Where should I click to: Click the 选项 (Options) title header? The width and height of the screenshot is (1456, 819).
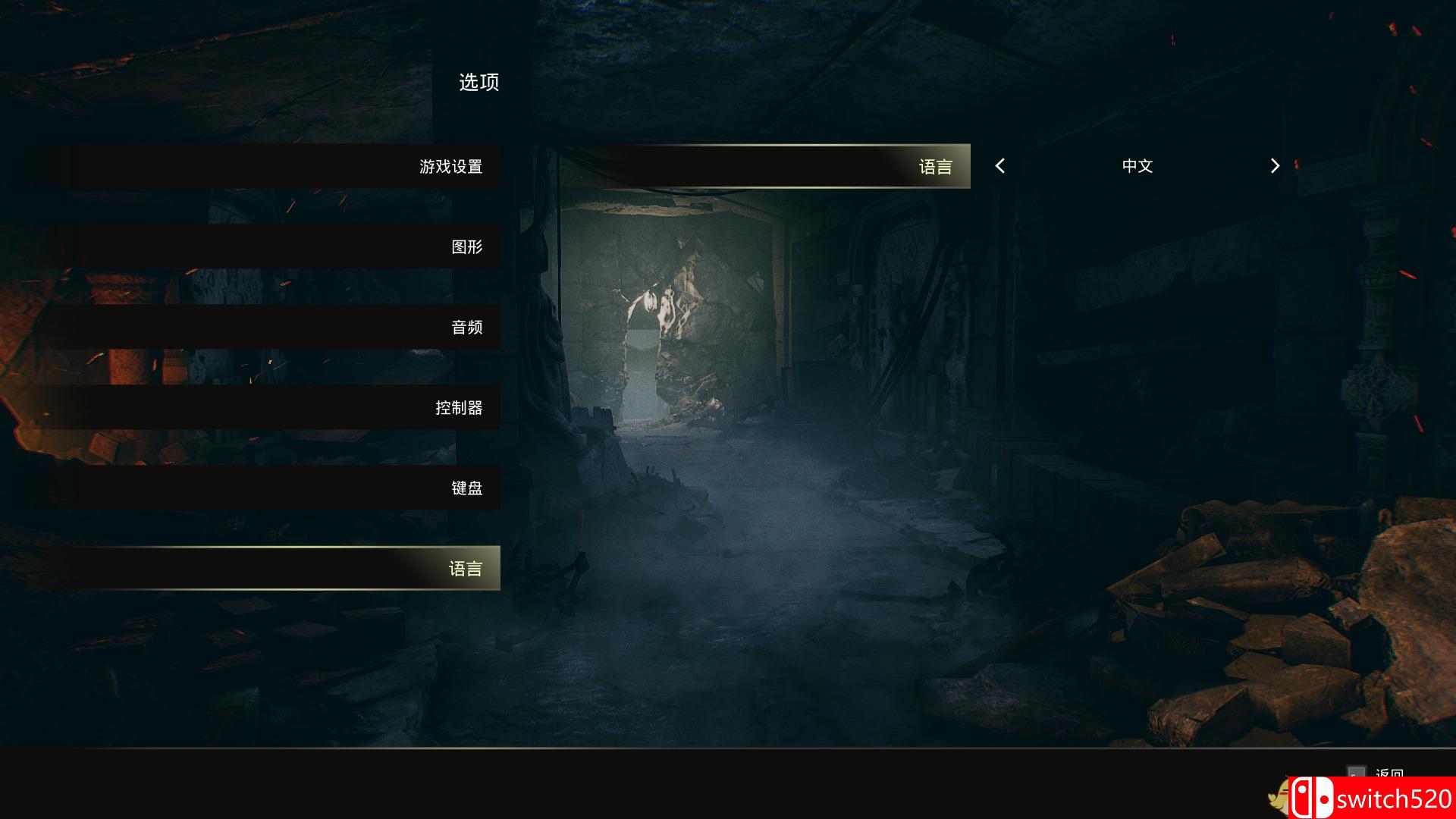(x=478, y=83)
